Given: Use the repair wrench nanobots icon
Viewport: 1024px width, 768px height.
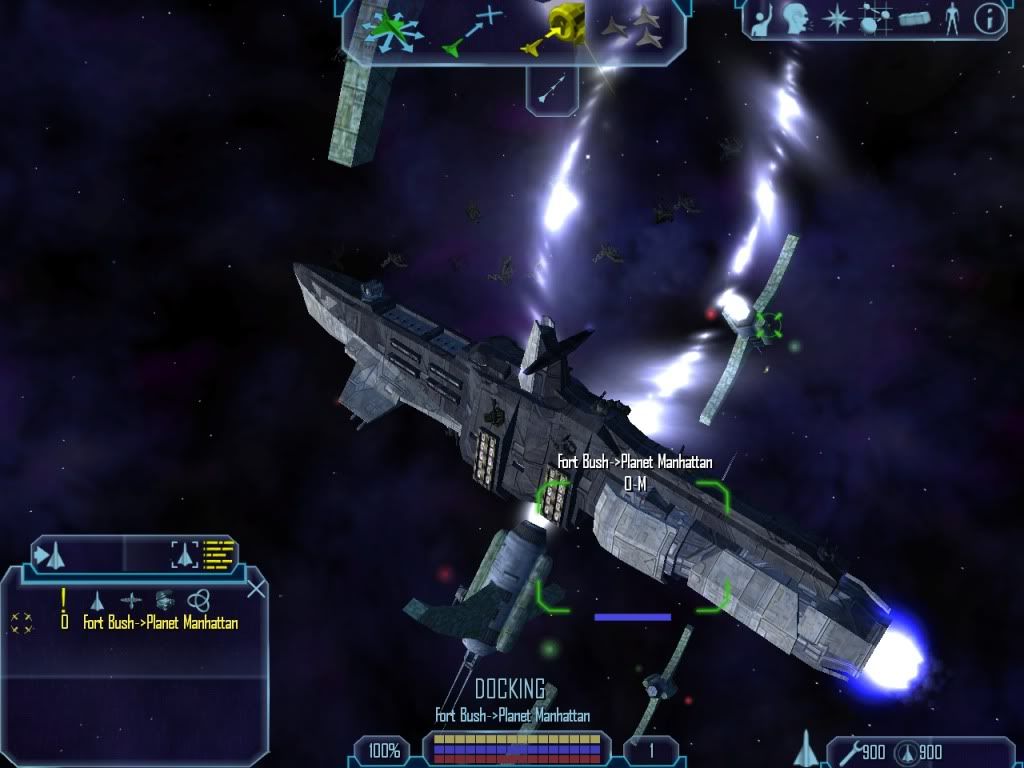Looking at the screenshot, I should [x=848, y=752].
